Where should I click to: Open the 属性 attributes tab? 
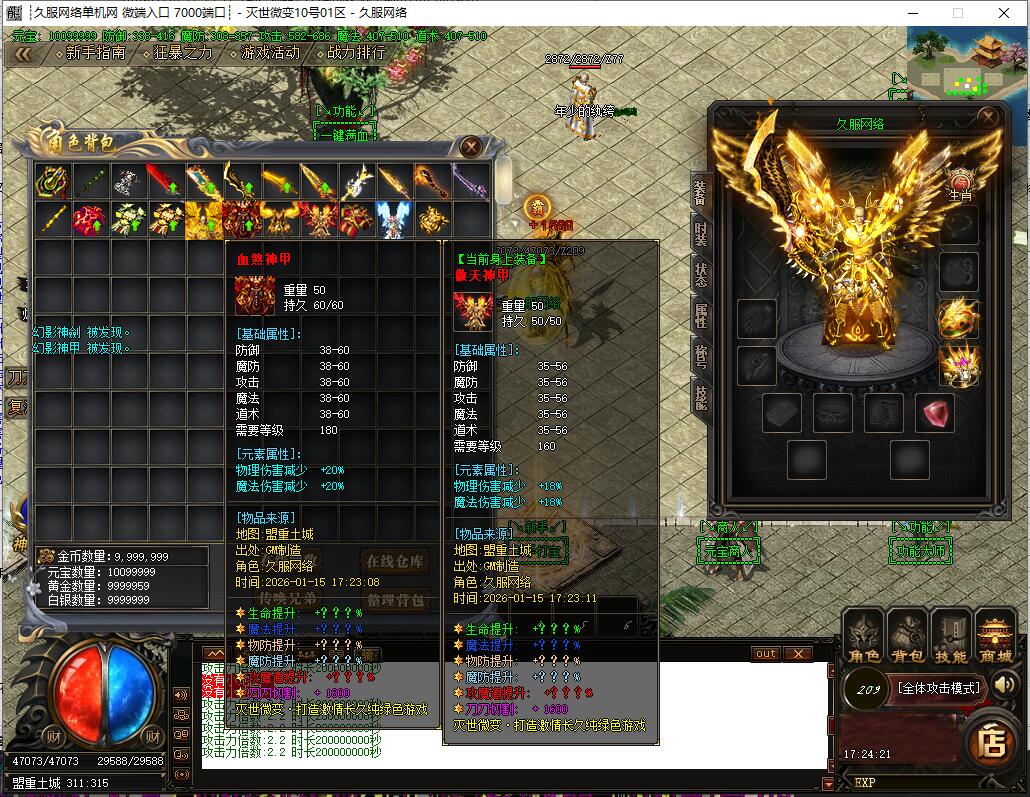point(700,315)
